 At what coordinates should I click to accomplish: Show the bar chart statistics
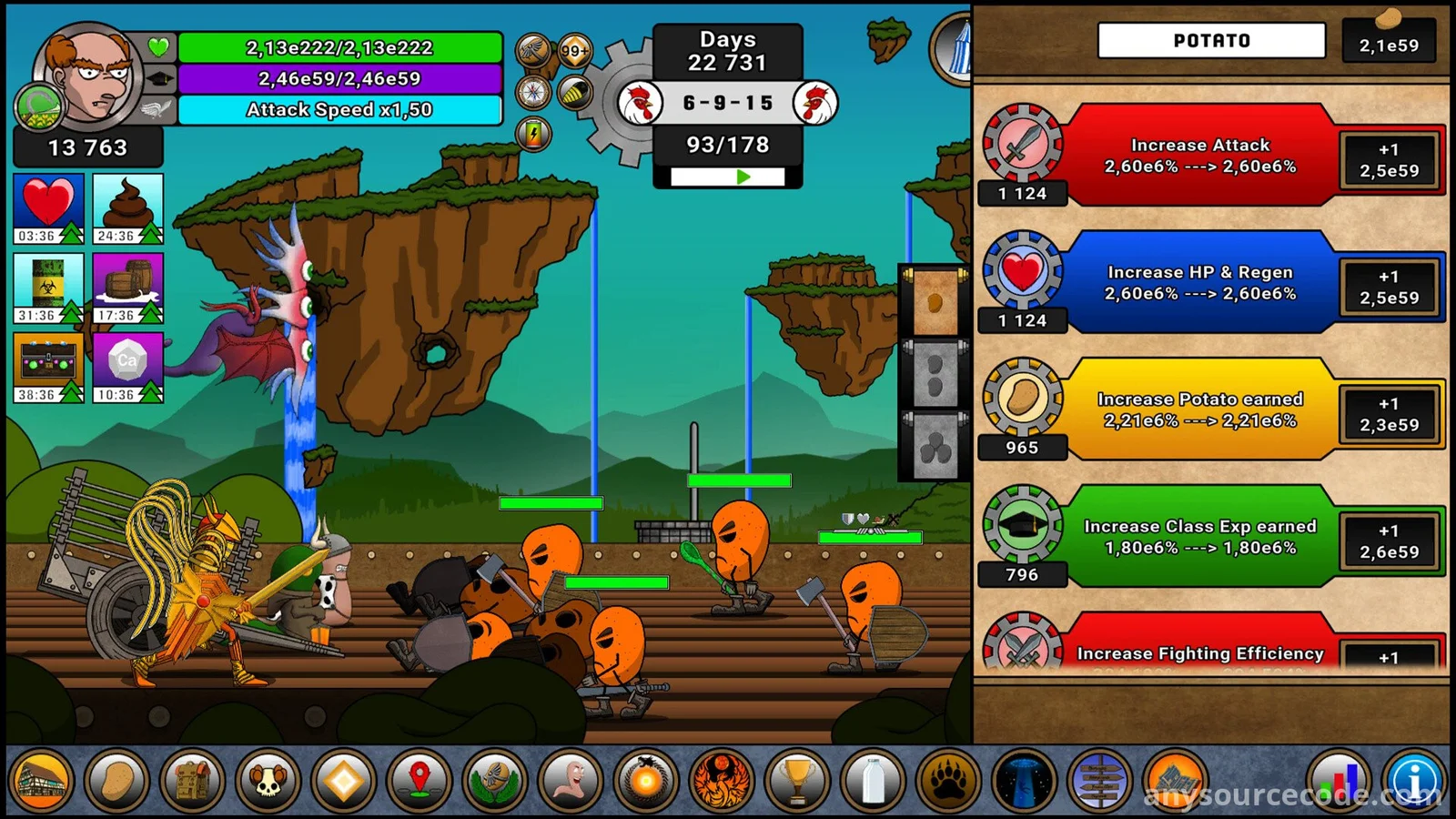(1340, 781)
